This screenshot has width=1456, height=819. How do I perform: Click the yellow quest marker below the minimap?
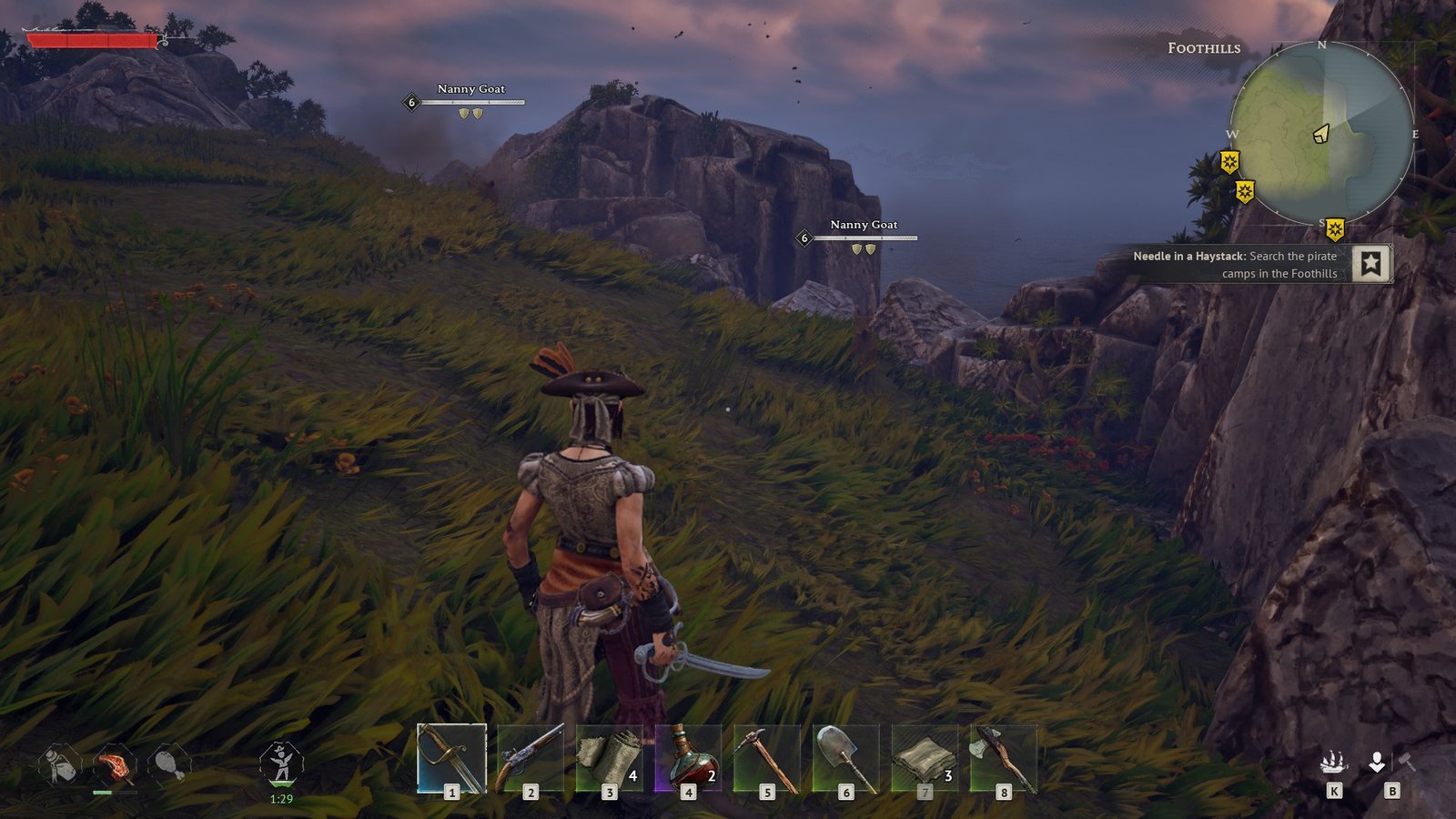tap(1334, 229)
